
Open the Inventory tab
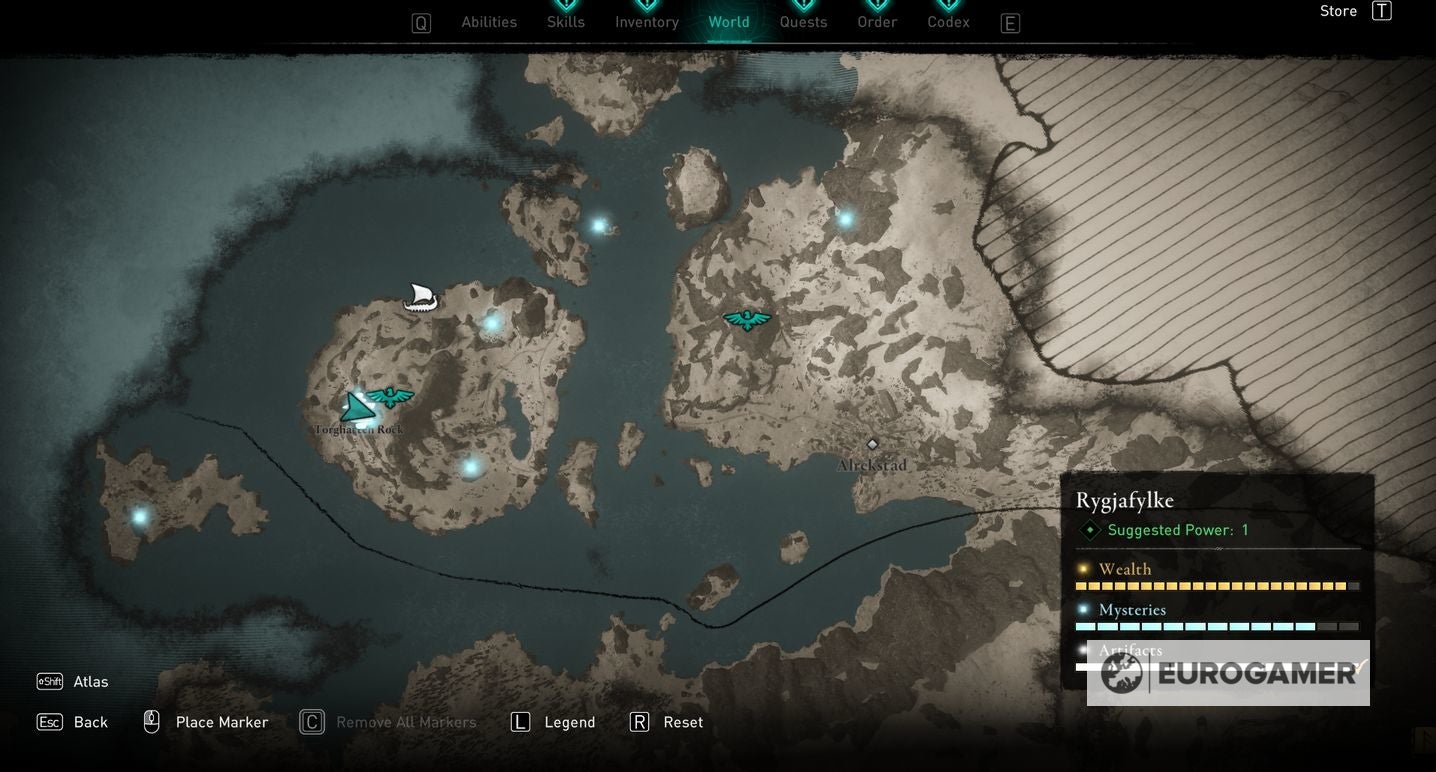(647, 22)
